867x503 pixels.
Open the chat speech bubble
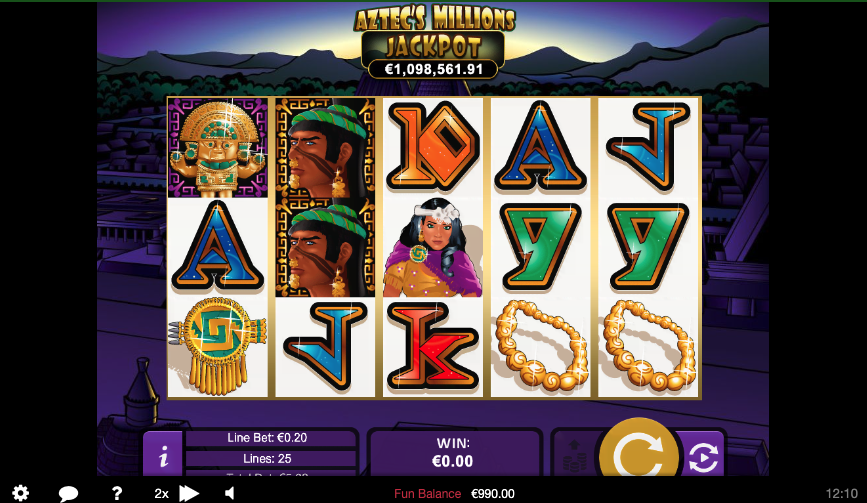[68, 493]
